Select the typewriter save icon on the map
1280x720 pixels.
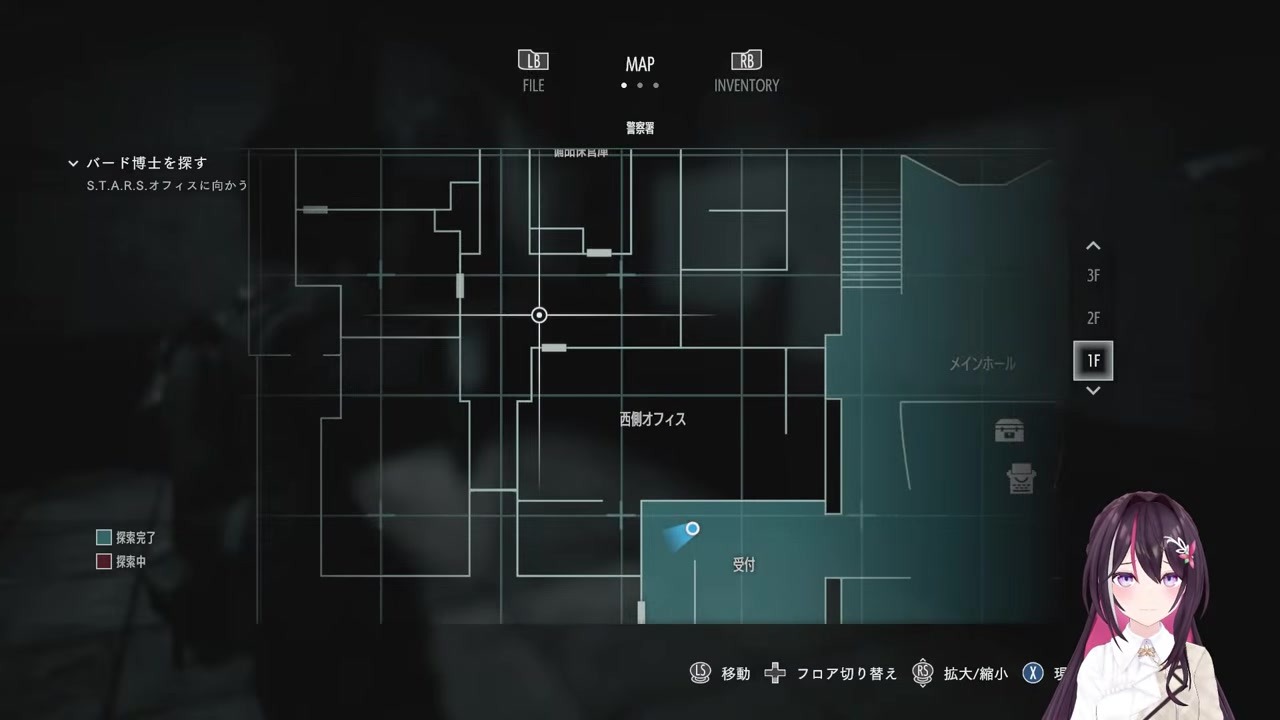[x=1021, y=479]
